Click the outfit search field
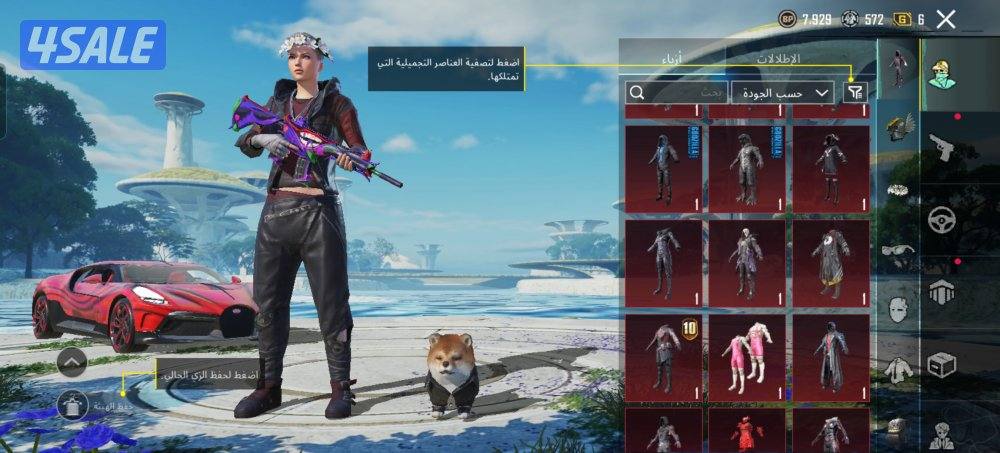Image resolution: width=1000 pixels, height=453 pixels. click(676, 92)
